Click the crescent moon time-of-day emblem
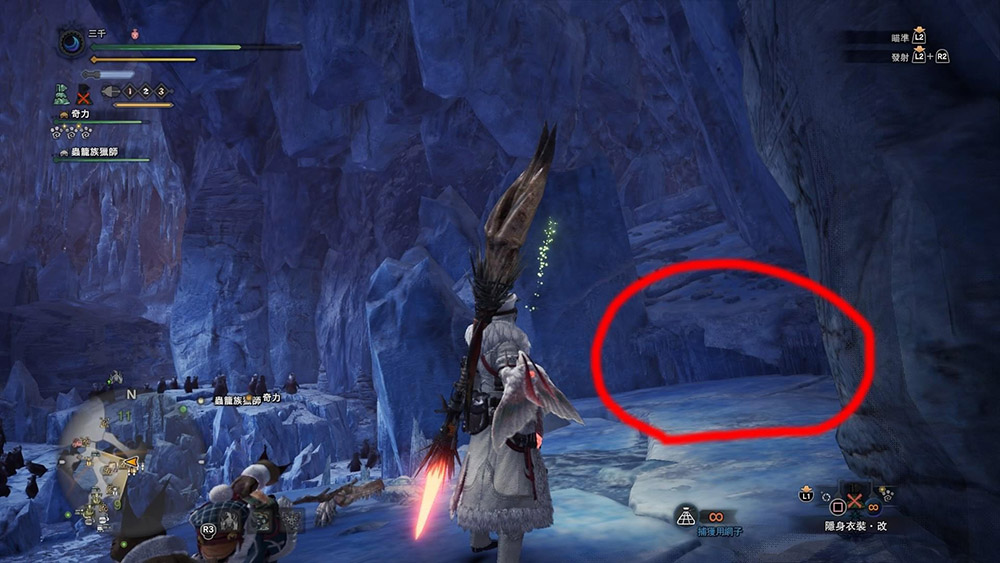 coord(72,45)
